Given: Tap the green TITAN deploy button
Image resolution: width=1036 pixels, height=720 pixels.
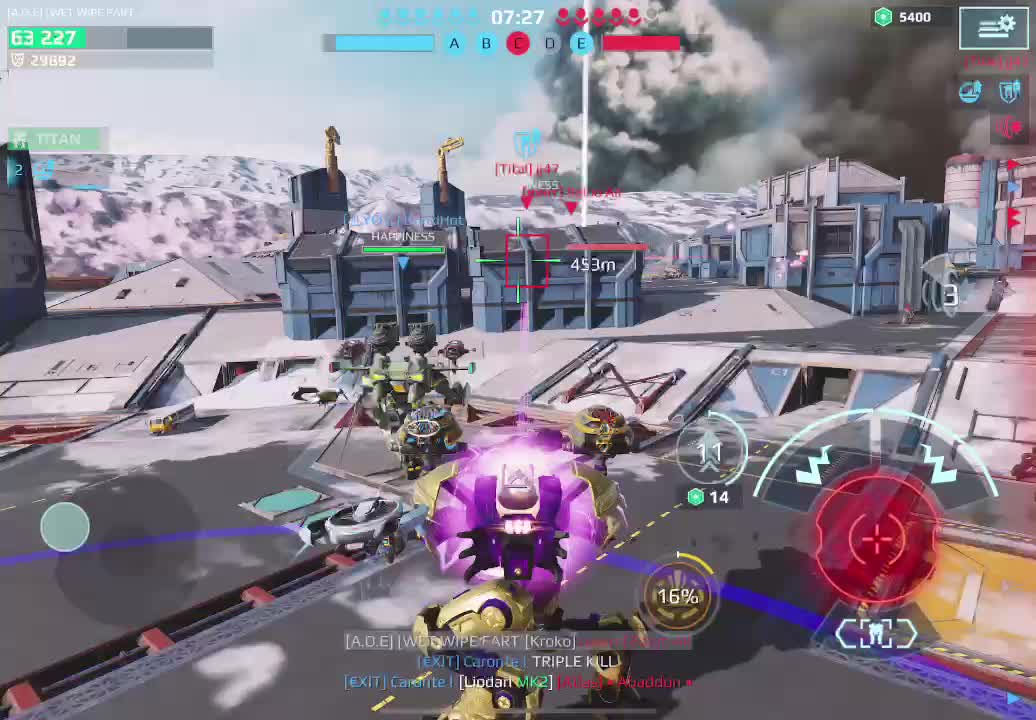Looking at the screenshot, I should (57, 139).
